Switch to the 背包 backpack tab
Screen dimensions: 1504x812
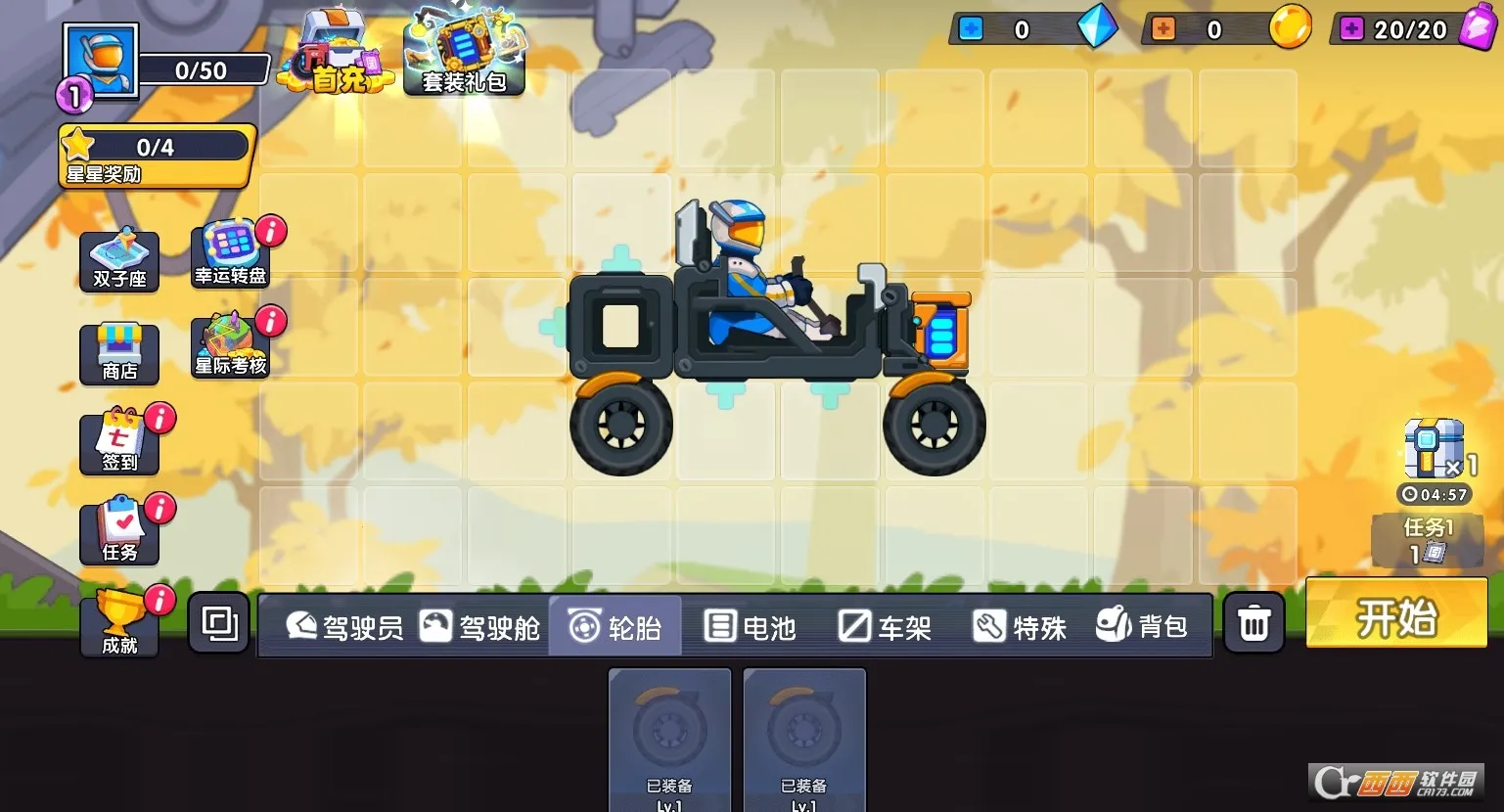click(1145, 626)
